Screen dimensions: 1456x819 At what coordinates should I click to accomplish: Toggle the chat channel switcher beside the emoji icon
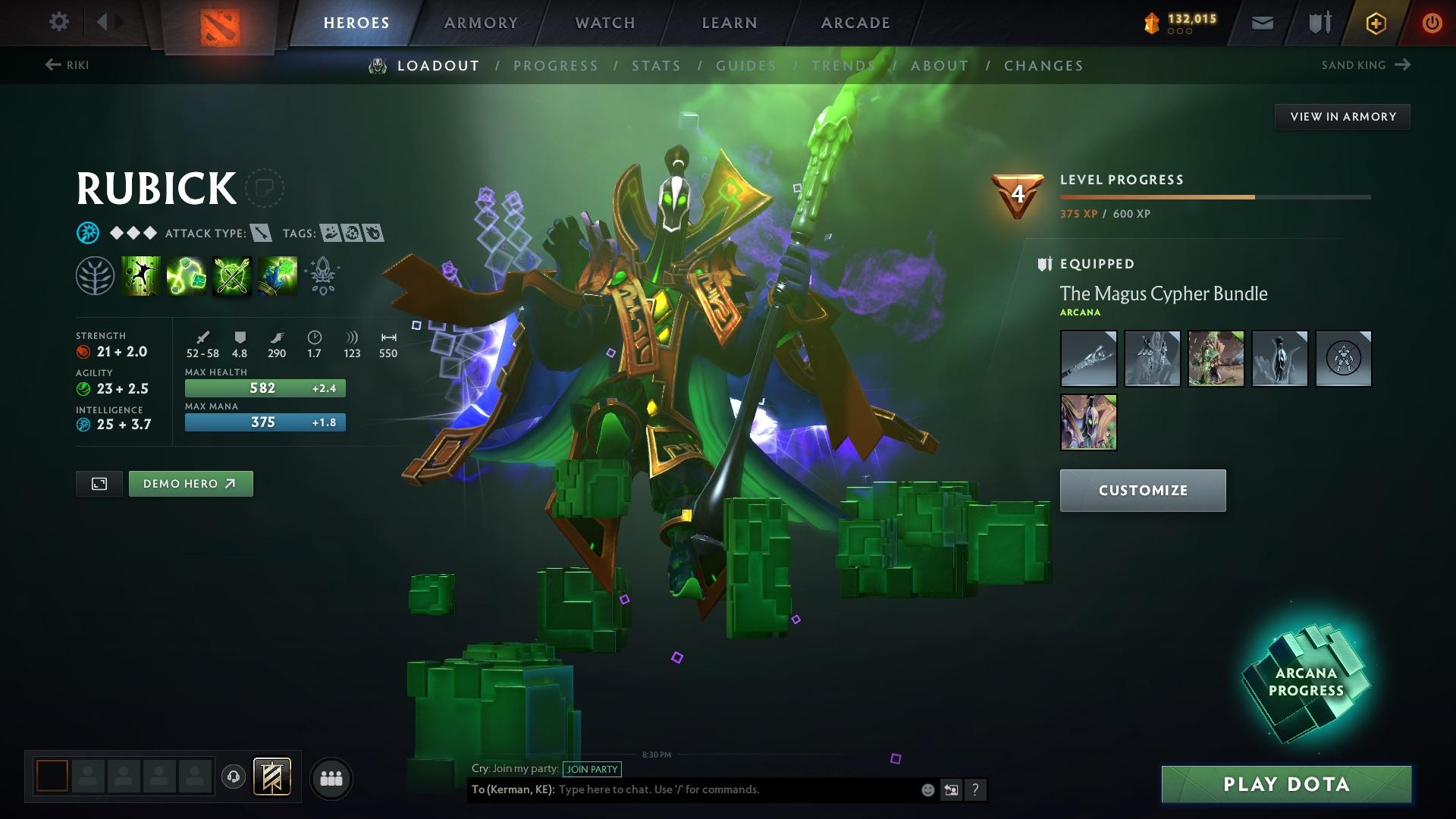pos(952,789)
